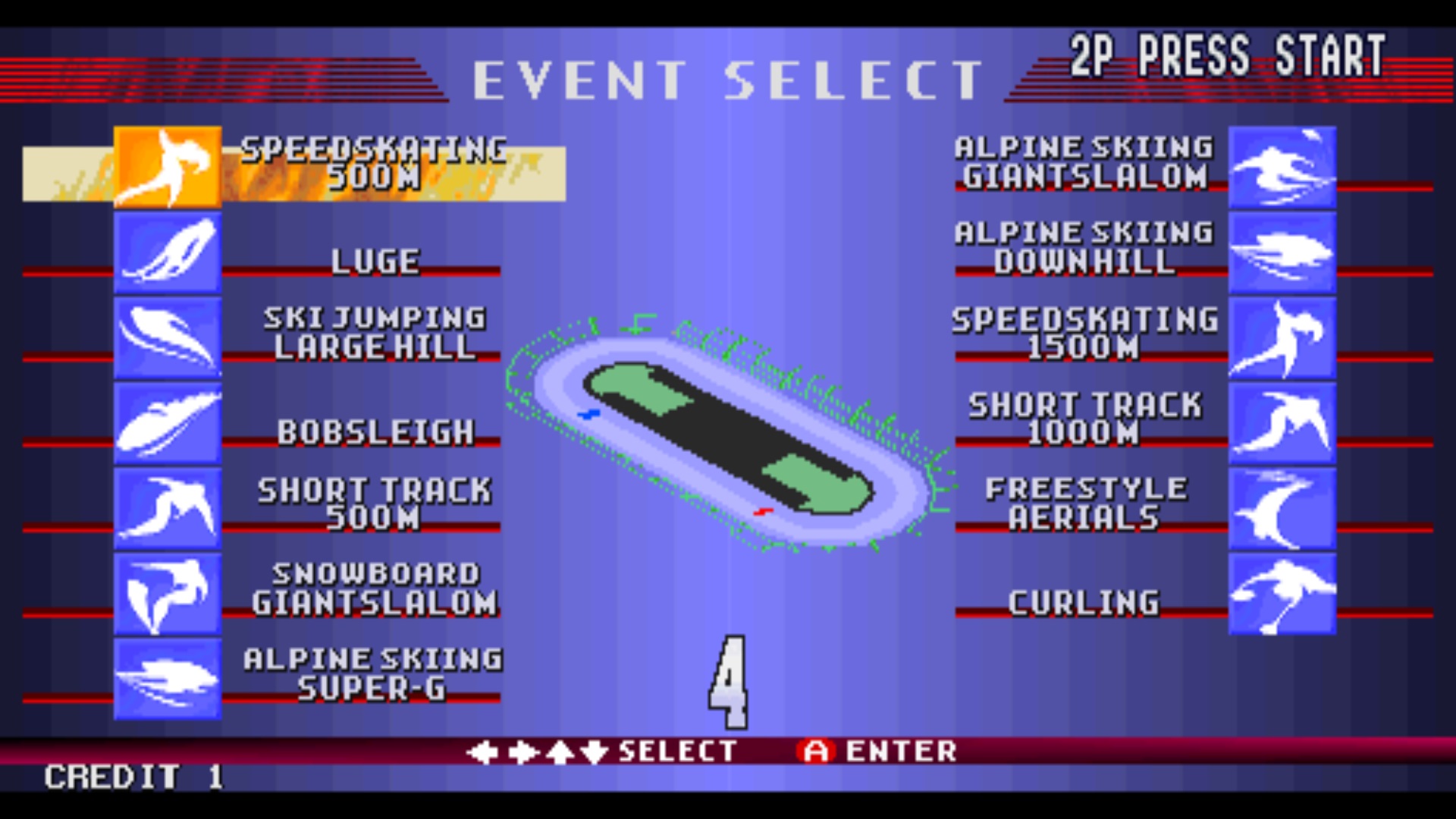Screen dimensions: 1456x819
Task: Select the Luge sled icon
Action: coord(168,253)
